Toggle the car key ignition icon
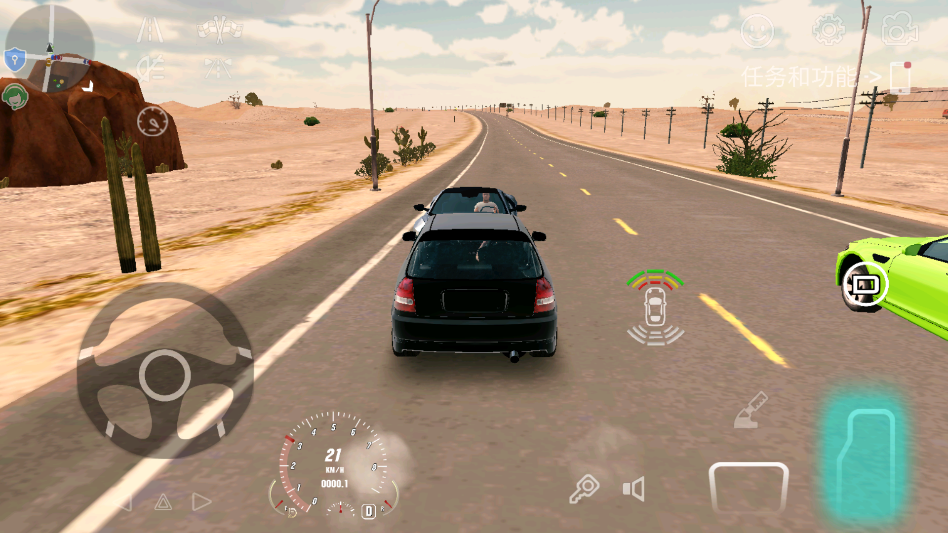This screenshot has width=948, height=533. (584, 488)
